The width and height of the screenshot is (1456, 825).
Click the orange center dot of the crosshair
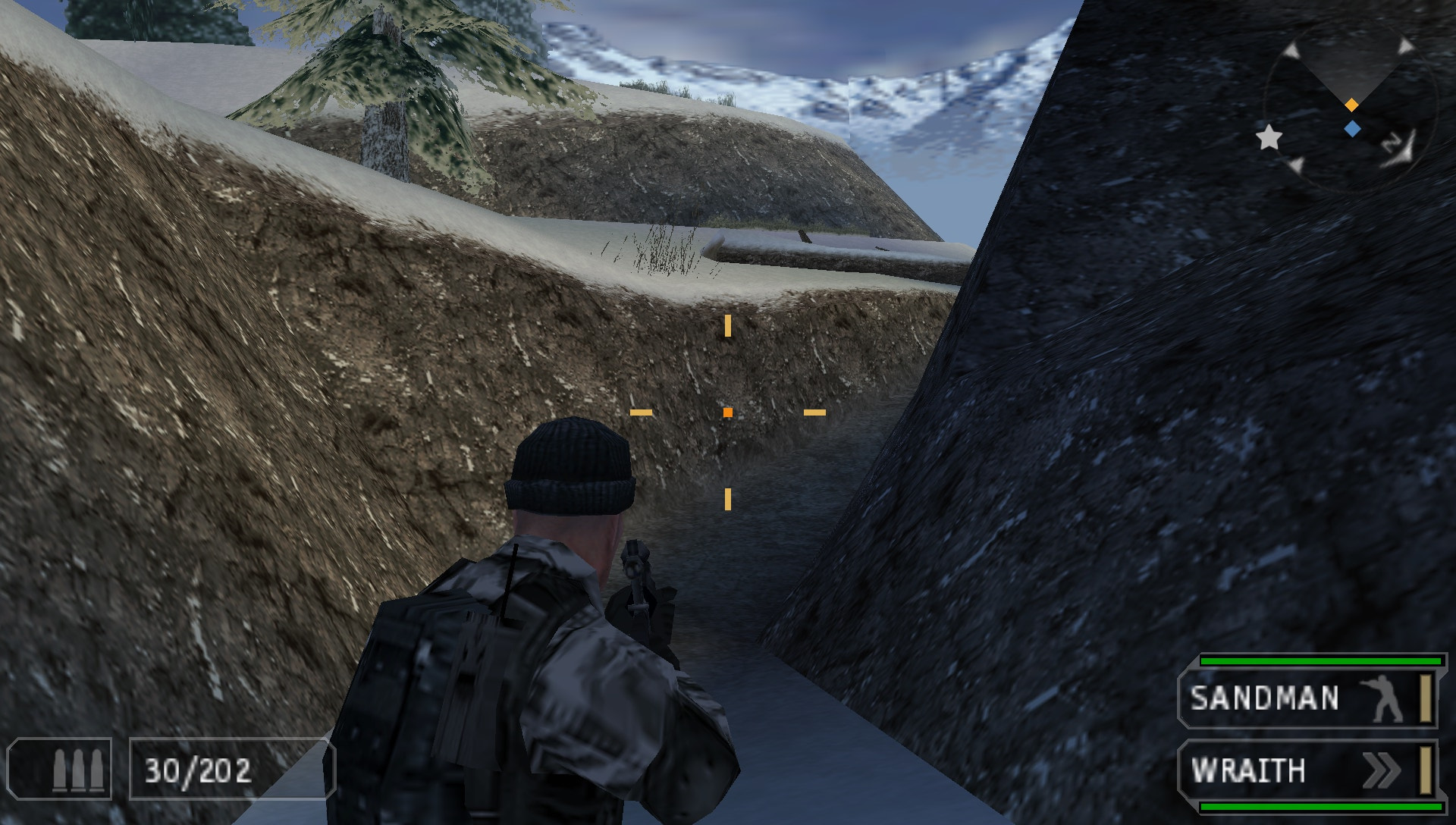727,411
